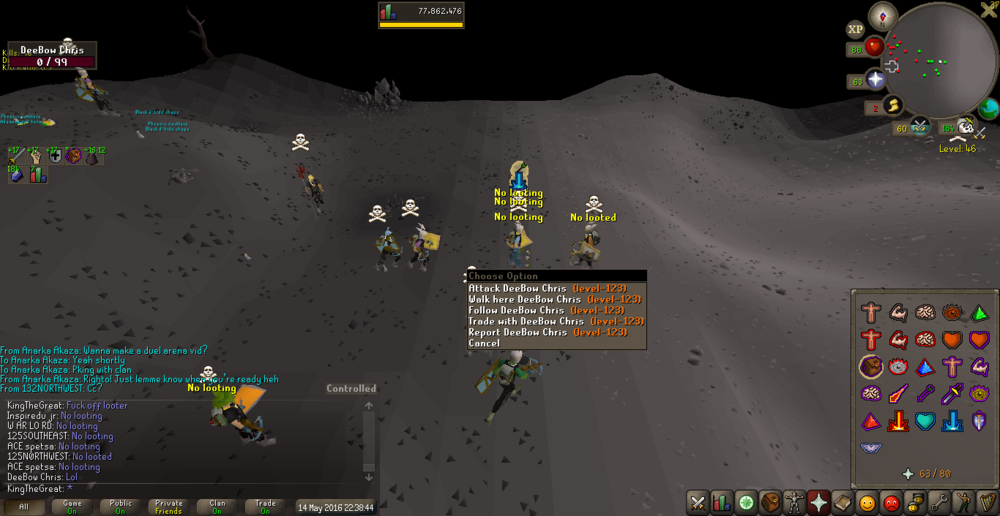Open the harp music tab

coord(987,502)
